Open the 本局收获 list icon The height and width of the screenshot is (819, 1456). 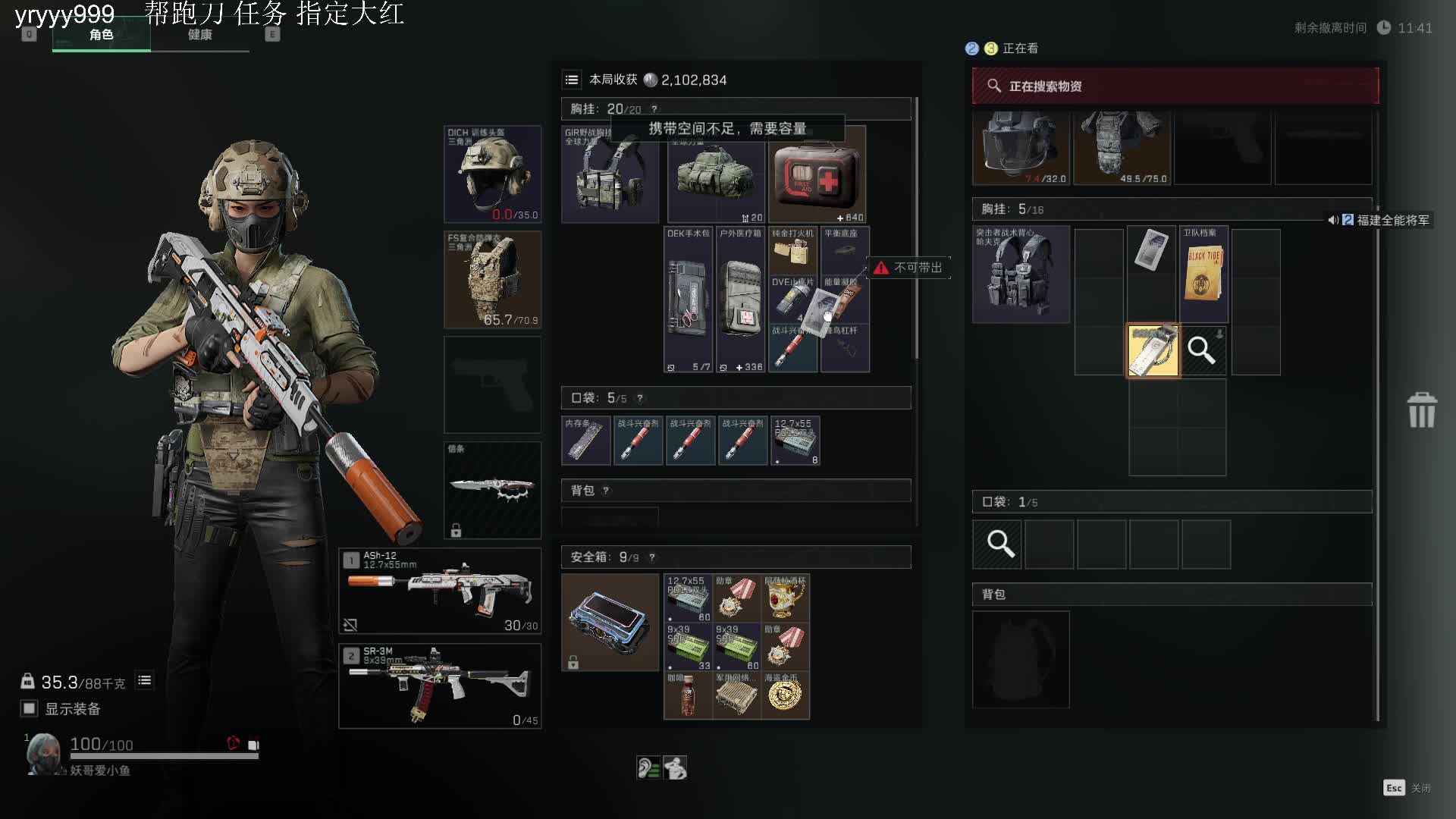(572, 80)
